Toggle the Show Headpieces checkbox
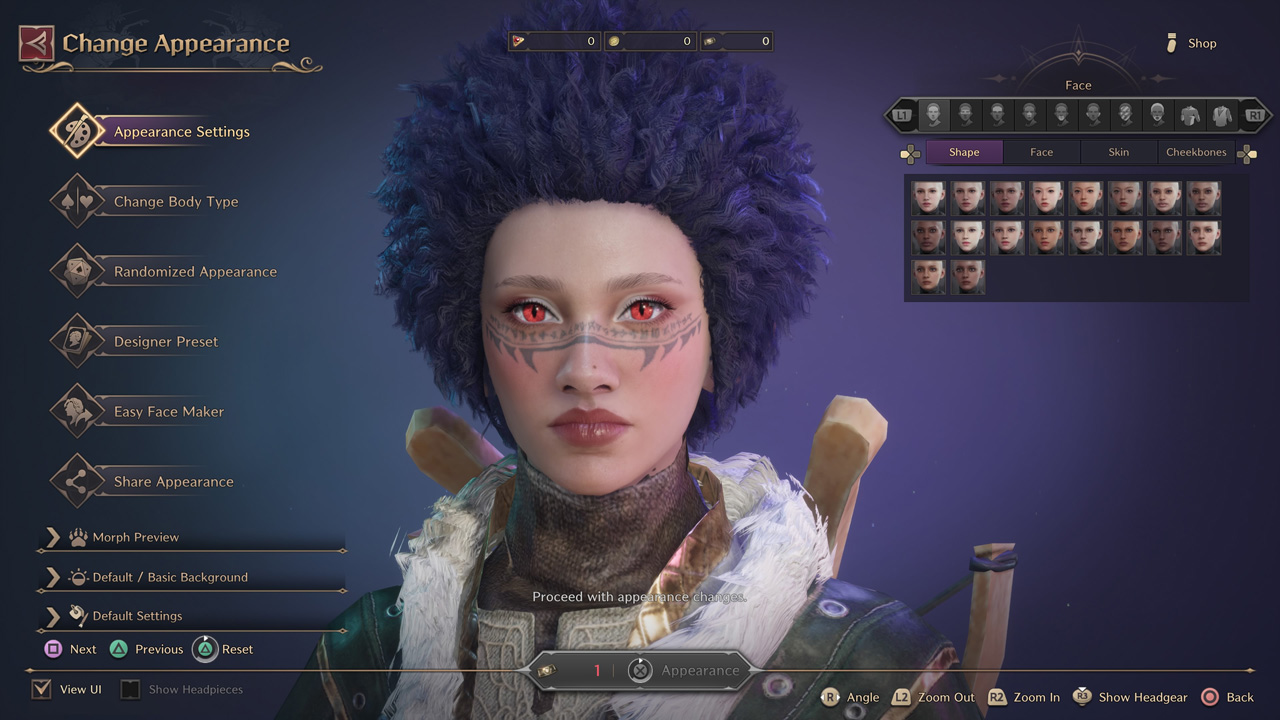The image size is (1280, 720). pyautogui.click(x=130, y=689)
